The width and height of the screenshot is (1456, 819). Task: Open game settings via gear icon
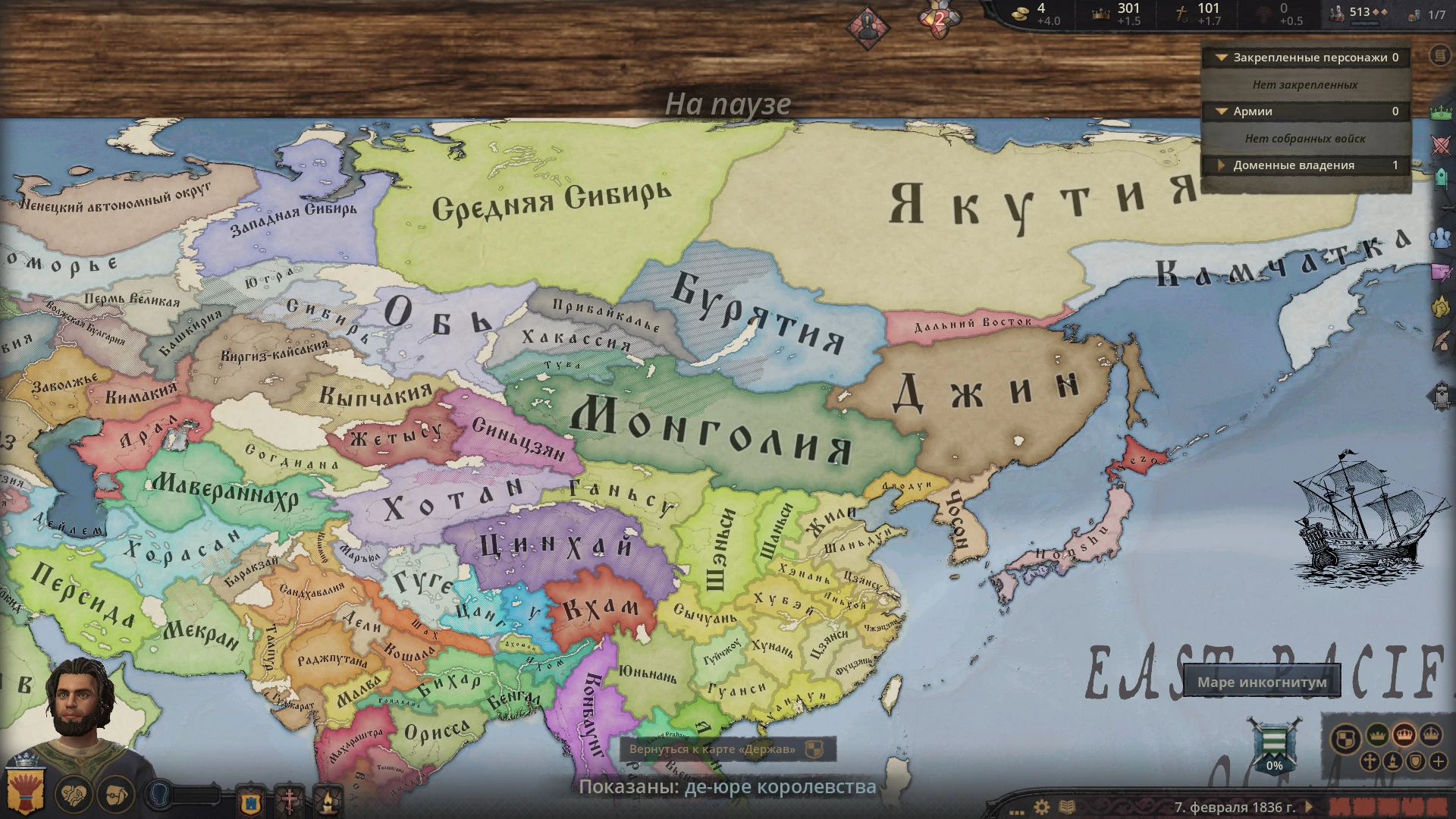click(x=1042, y=806)
